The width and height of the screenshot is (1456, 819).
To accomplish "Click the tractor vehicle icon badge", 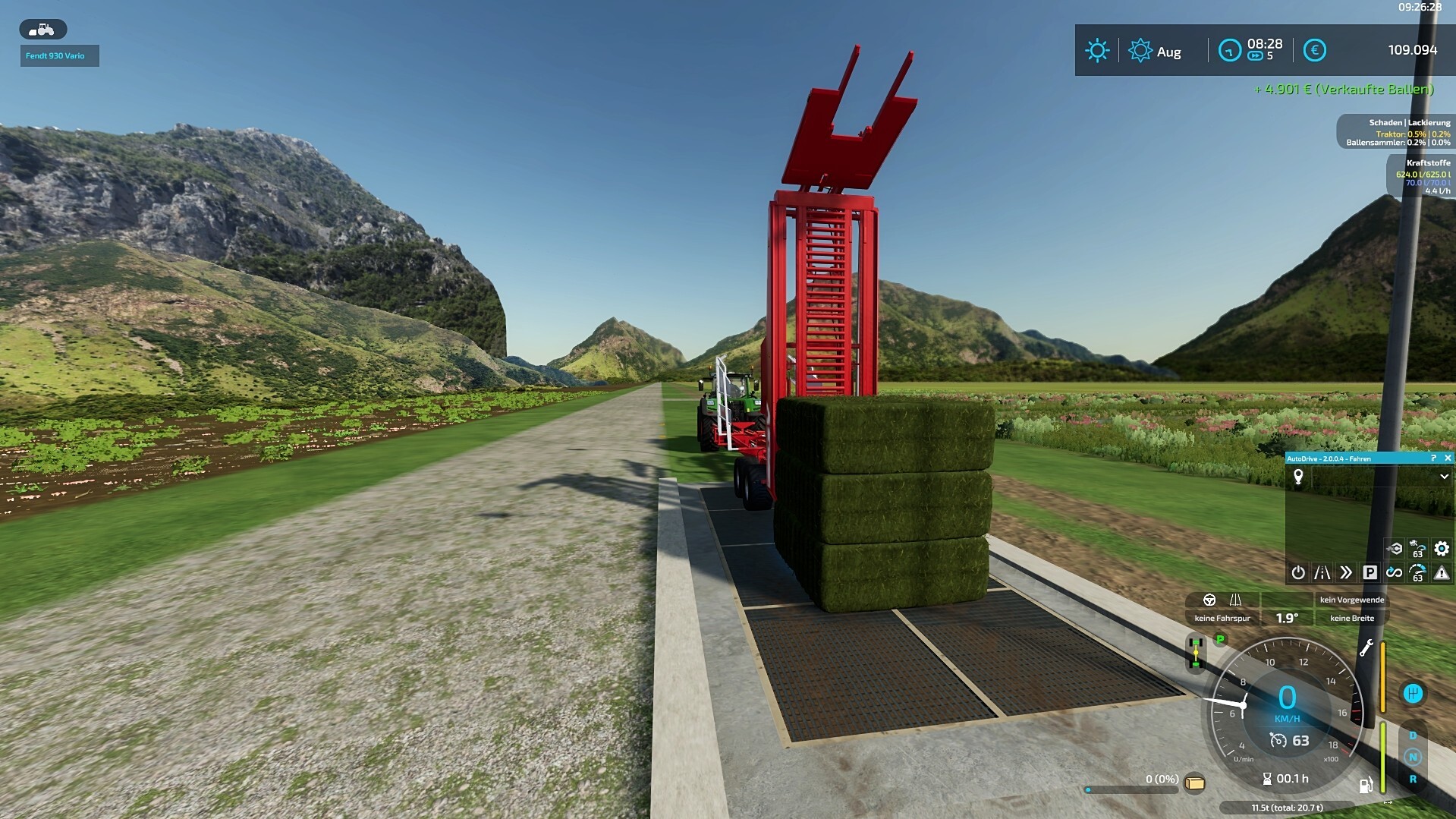I will [x=42, y=30].
